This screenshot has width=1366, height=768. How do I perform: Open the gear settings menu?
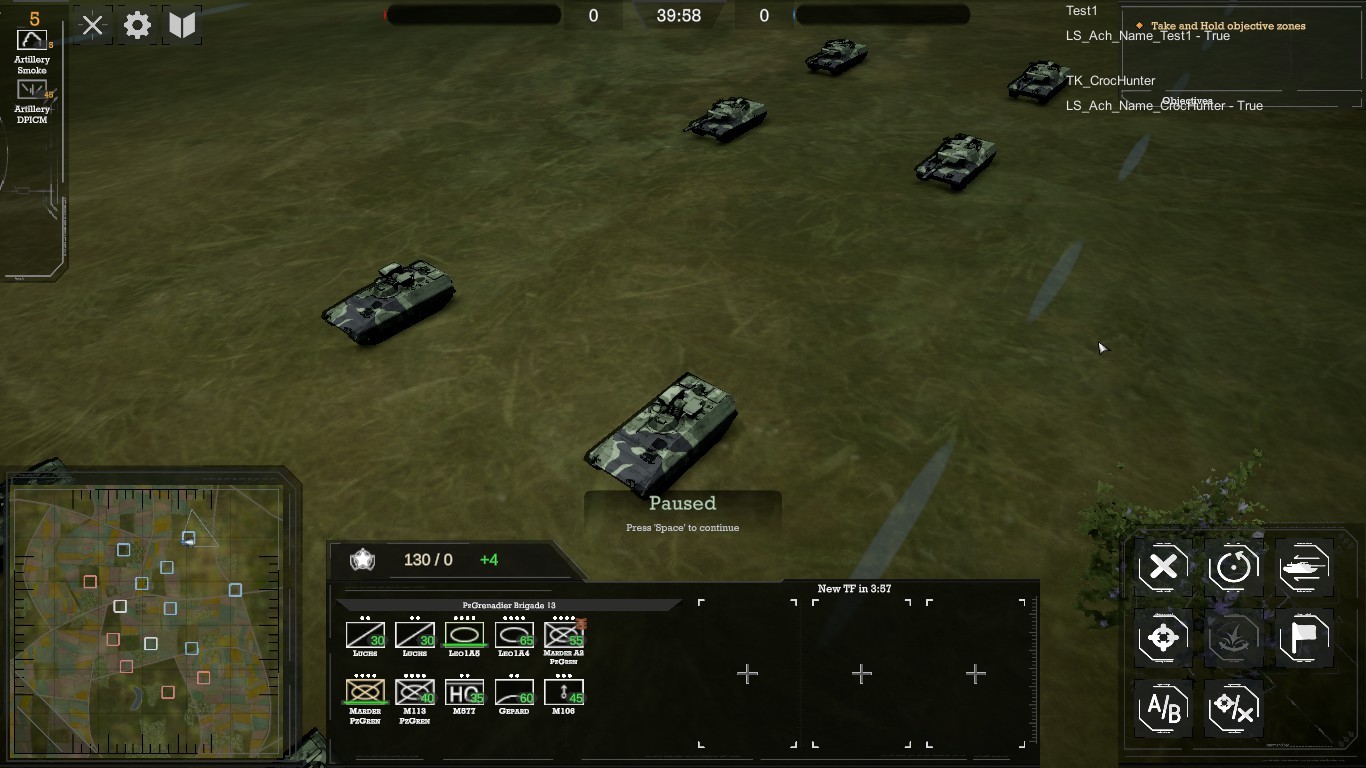click(137, 26)
